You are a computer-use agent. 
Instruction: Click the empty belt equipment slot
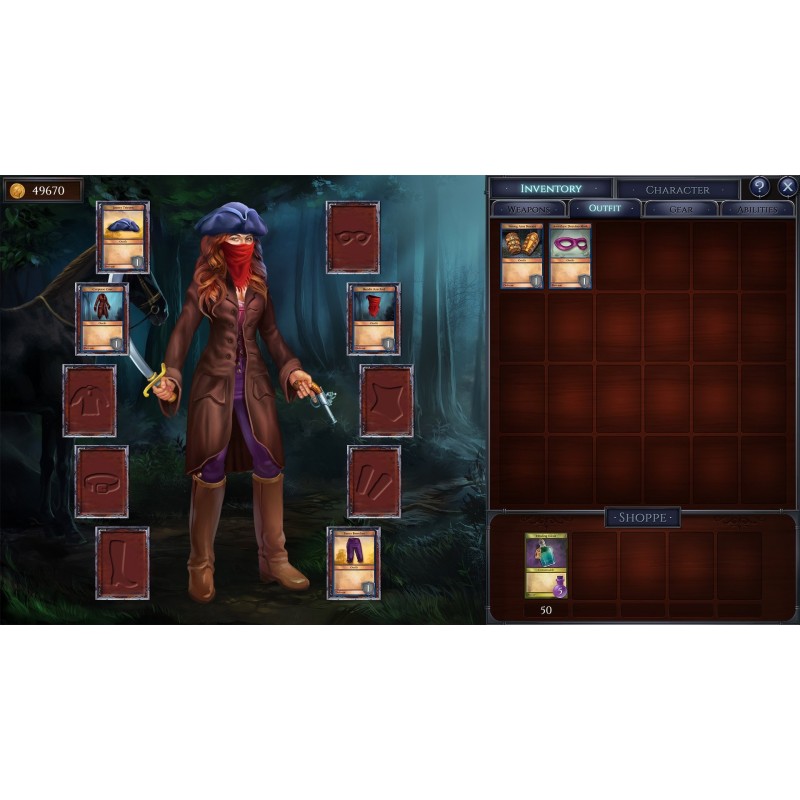[102, 481]
